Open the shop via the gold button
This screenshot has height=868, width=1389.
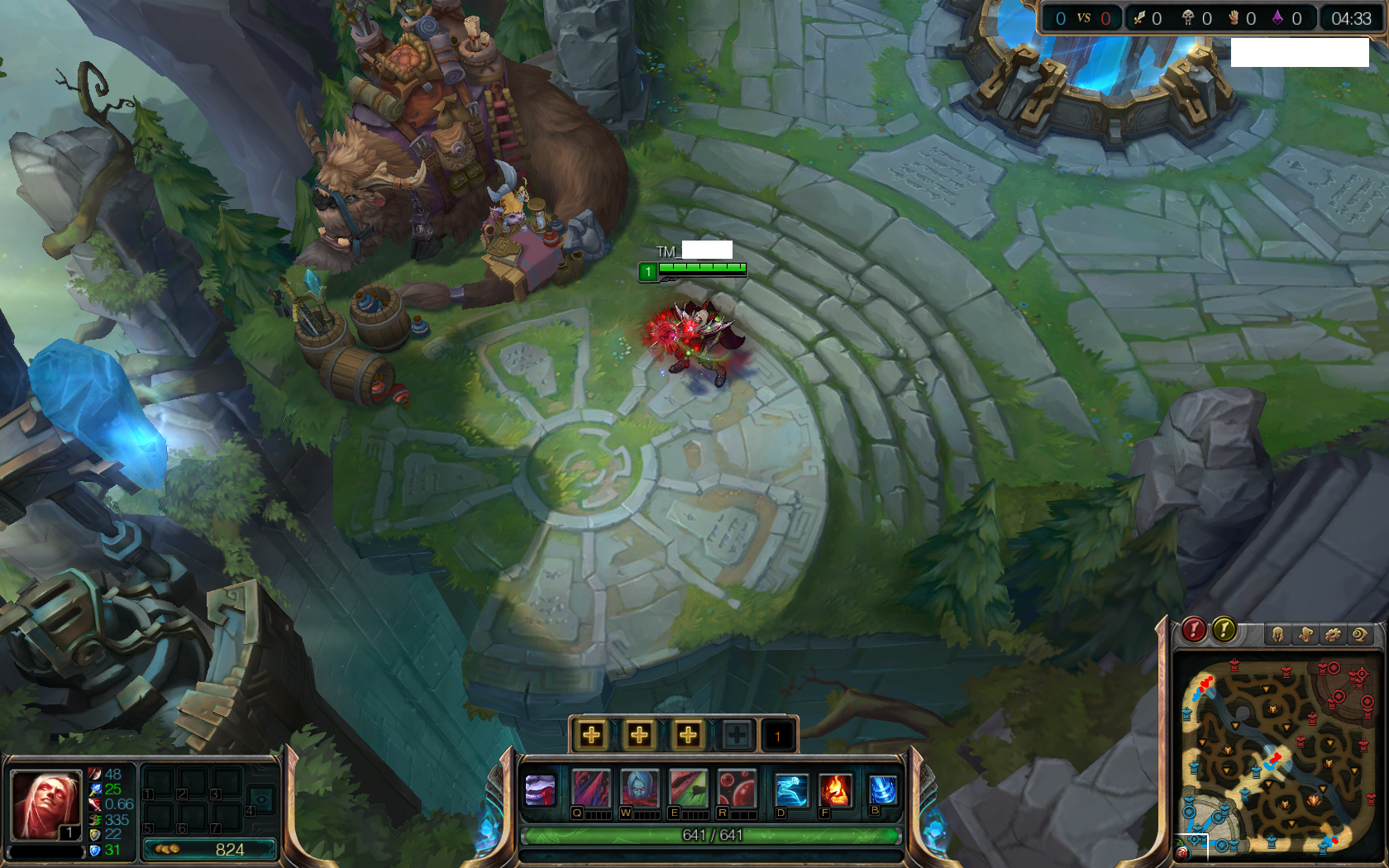click(210, 849)
